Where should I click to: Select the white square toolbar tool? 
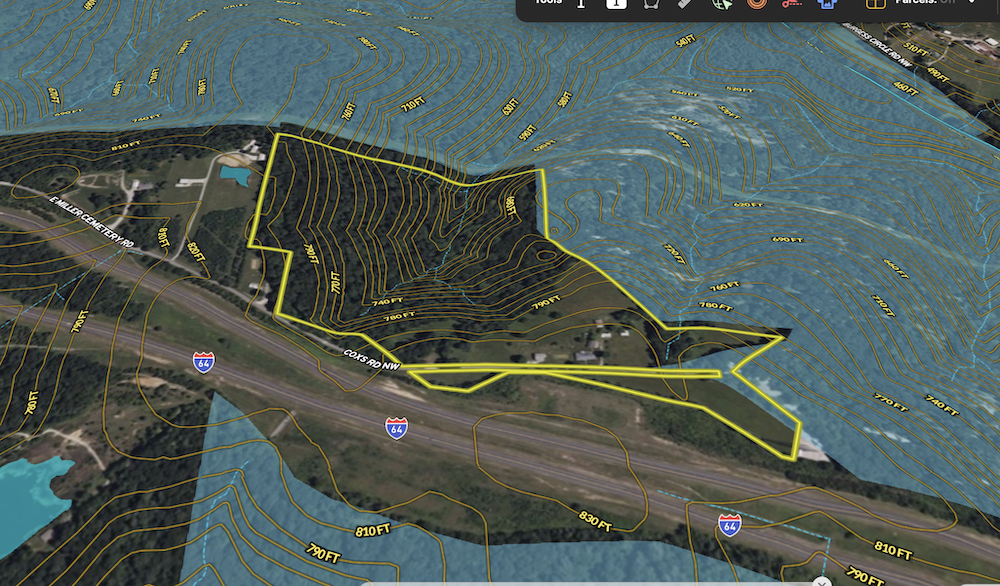[x=617, y=4]
